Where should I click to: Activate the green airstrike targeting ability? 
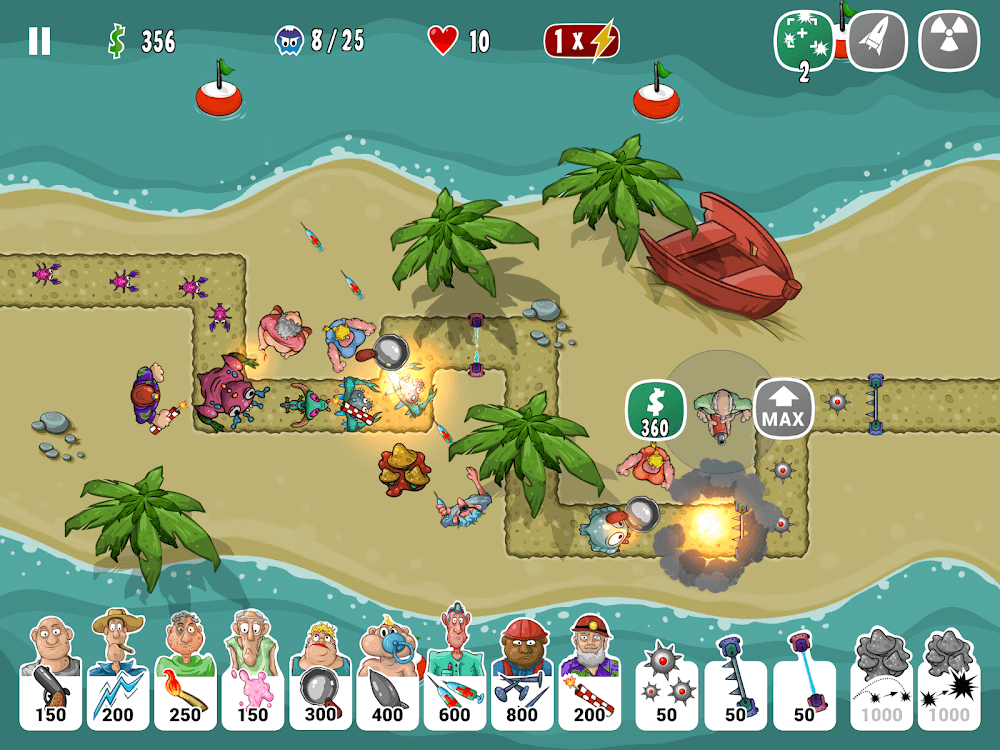pyautogui.click(x=804, y=42)
